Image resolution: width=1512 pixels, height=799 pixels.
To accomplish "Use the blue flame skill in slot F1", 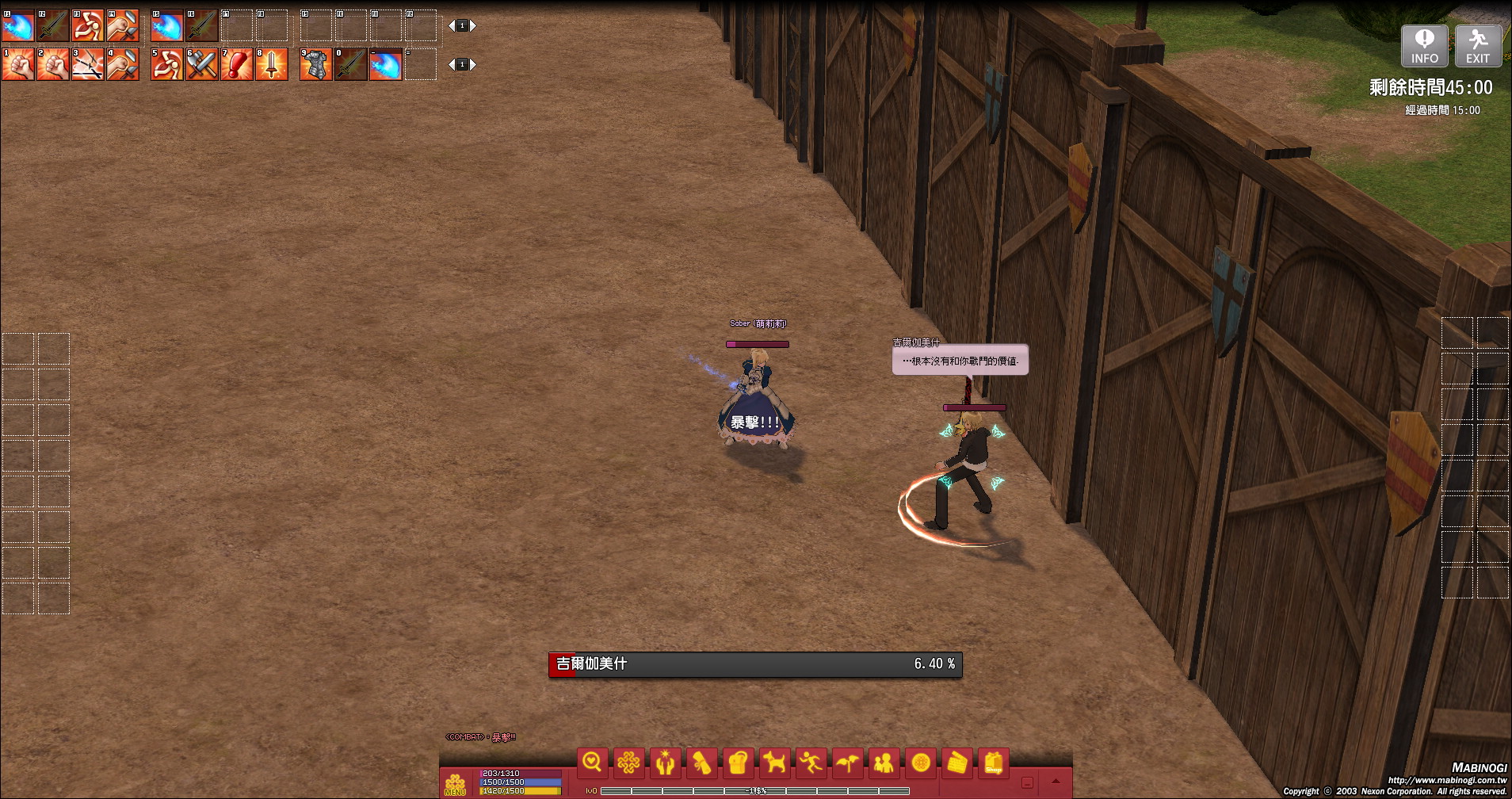I will pyautogui.click(x=17, y=26).
